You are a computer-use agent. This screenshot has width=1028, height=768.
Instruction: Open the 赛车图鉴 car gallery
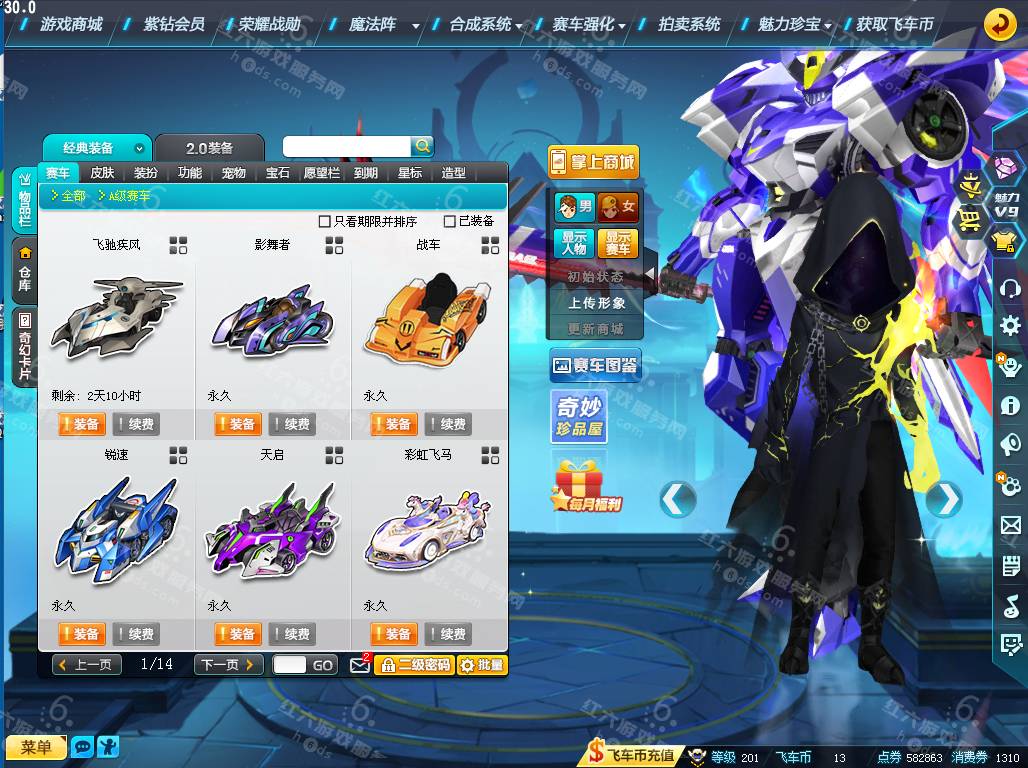(595, 366)
